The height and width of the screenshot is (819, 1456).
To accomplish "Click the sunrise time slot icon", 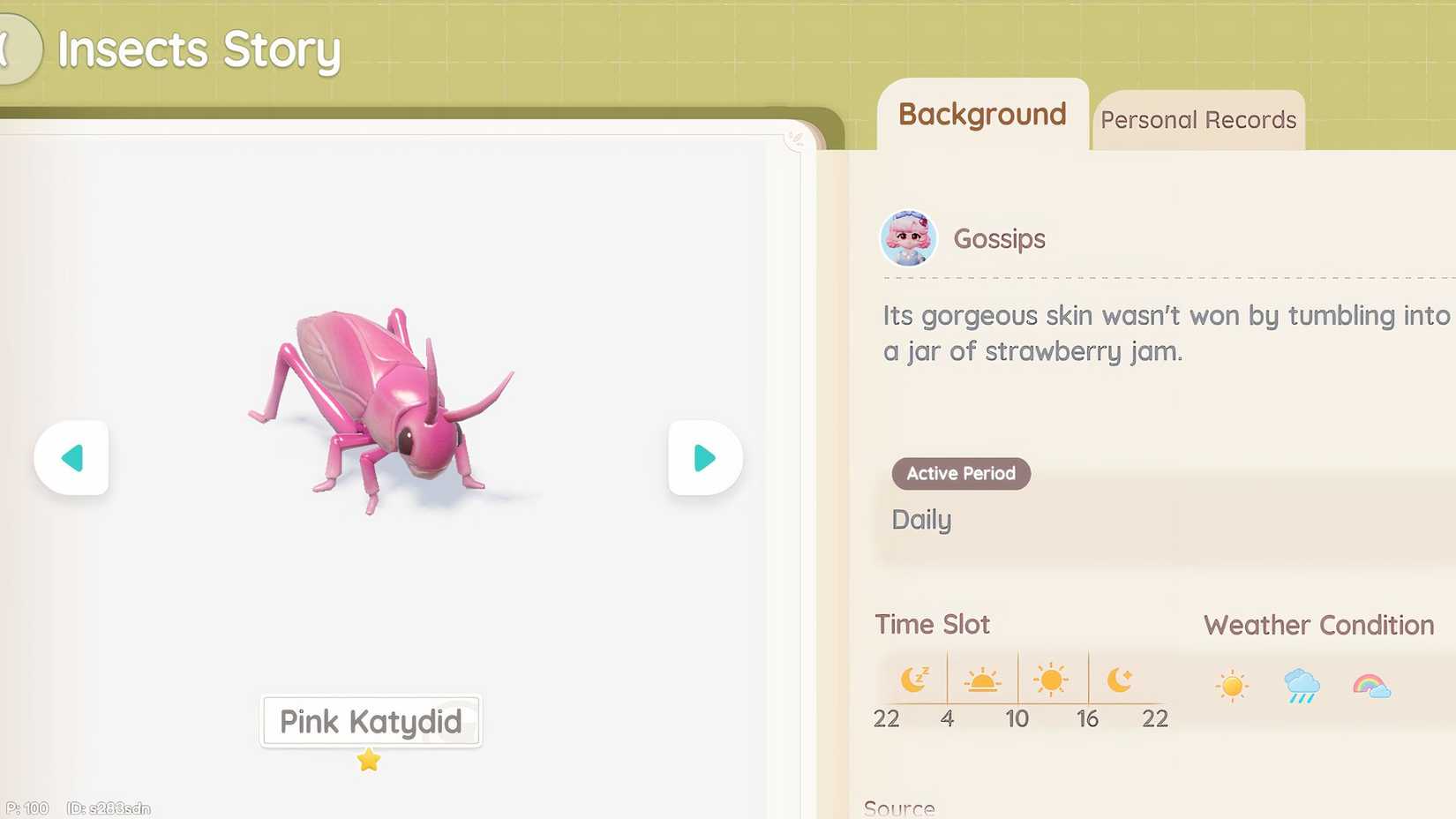I will [982, 679].
